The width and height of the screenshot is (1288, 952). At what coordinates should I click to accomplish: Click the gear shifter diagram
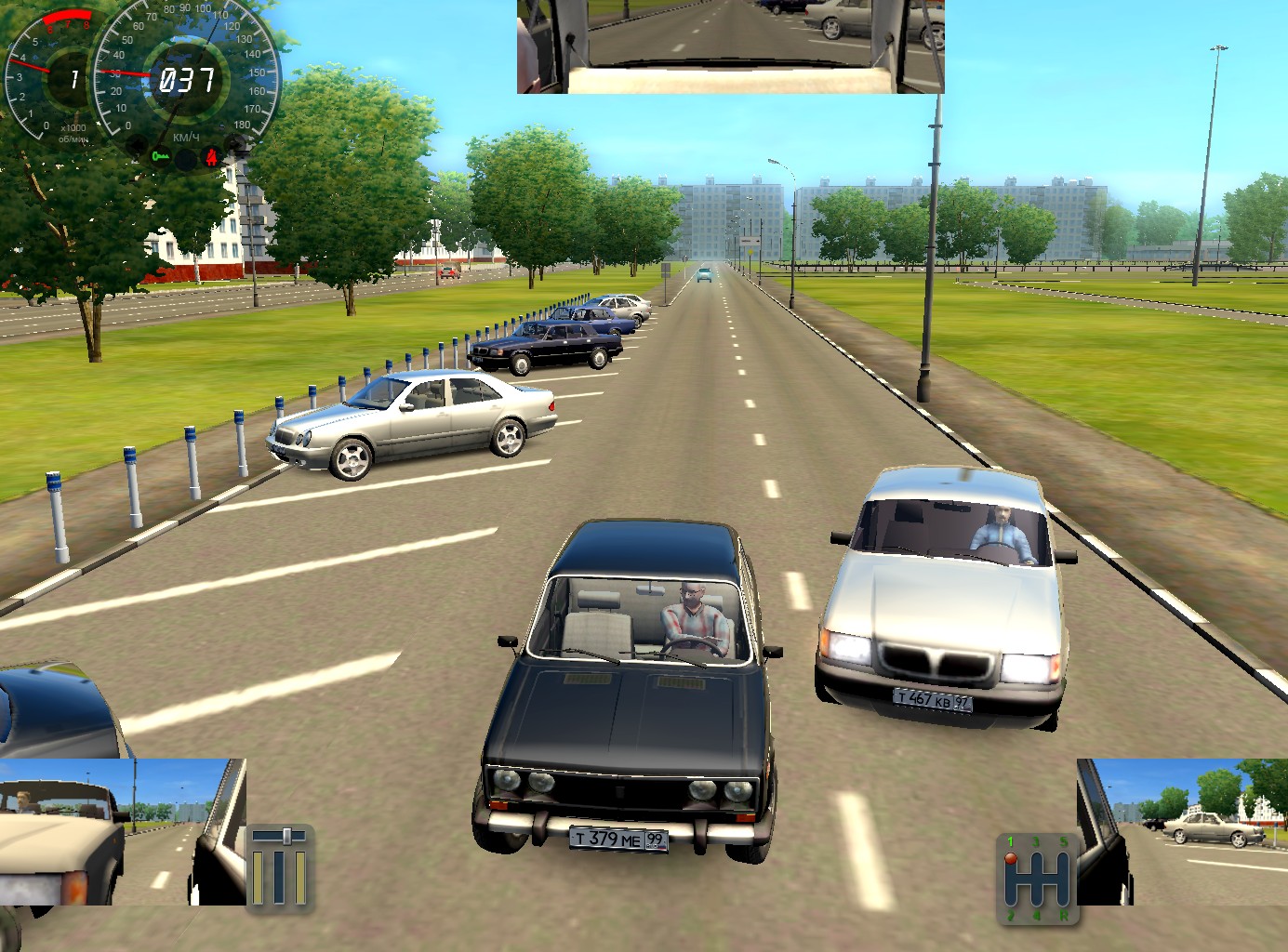(1038, 879)
